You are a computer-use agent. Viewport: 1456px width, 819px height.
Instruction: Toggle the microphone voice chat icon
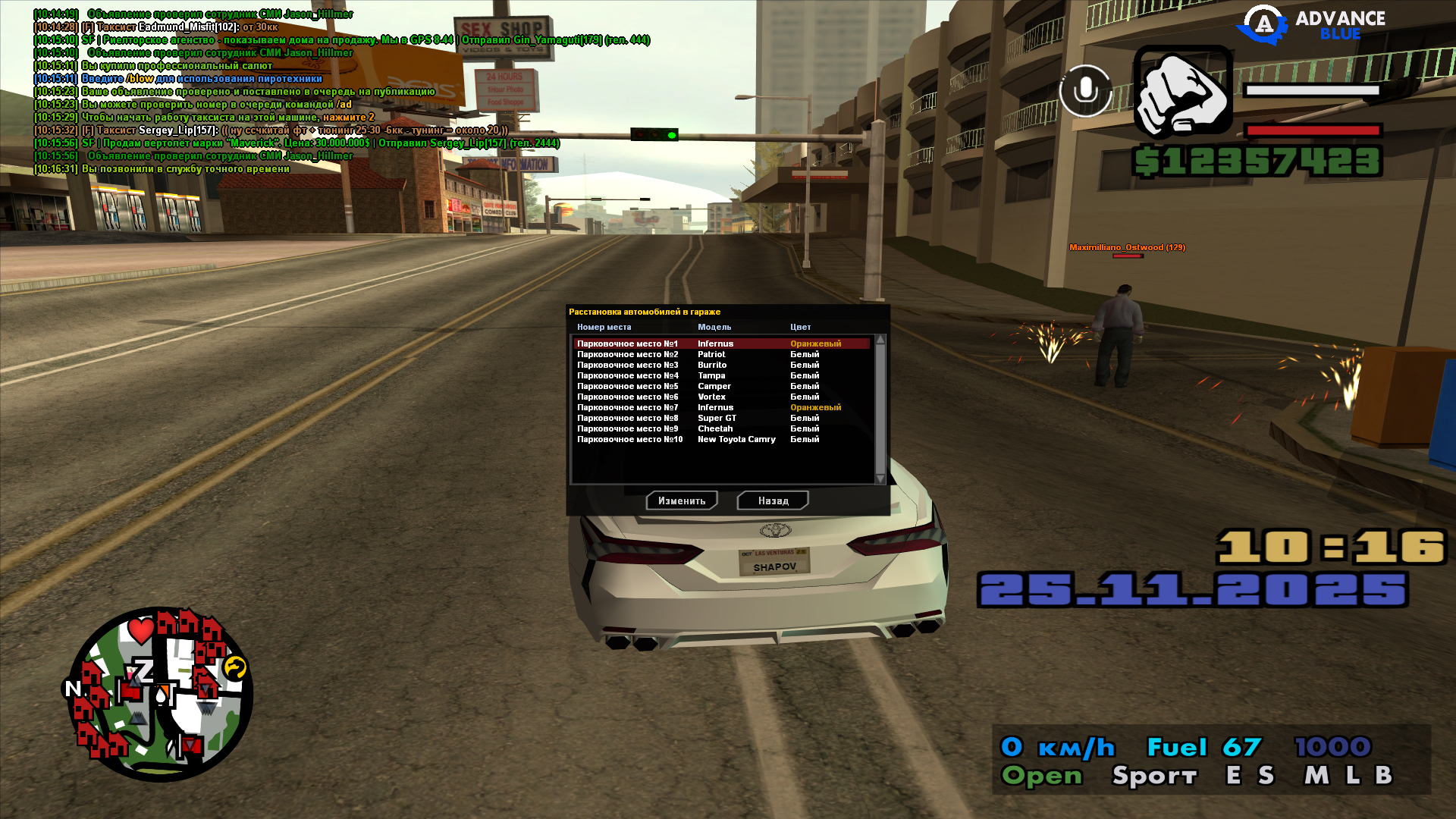pyautogui.click(x=1085, y=91)
